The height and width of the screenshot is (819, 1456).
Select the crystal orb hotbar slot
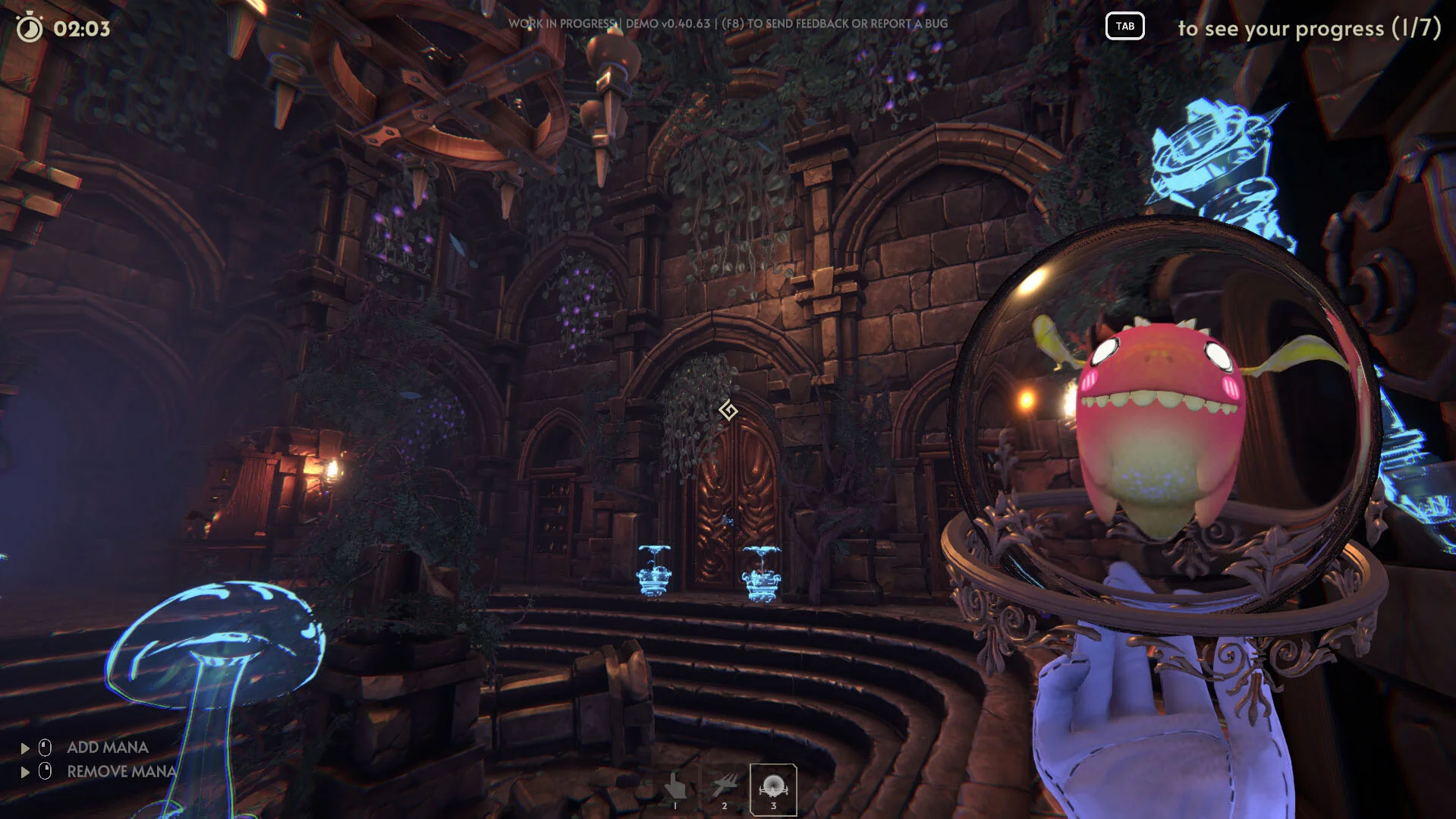(x=773, y=789)
